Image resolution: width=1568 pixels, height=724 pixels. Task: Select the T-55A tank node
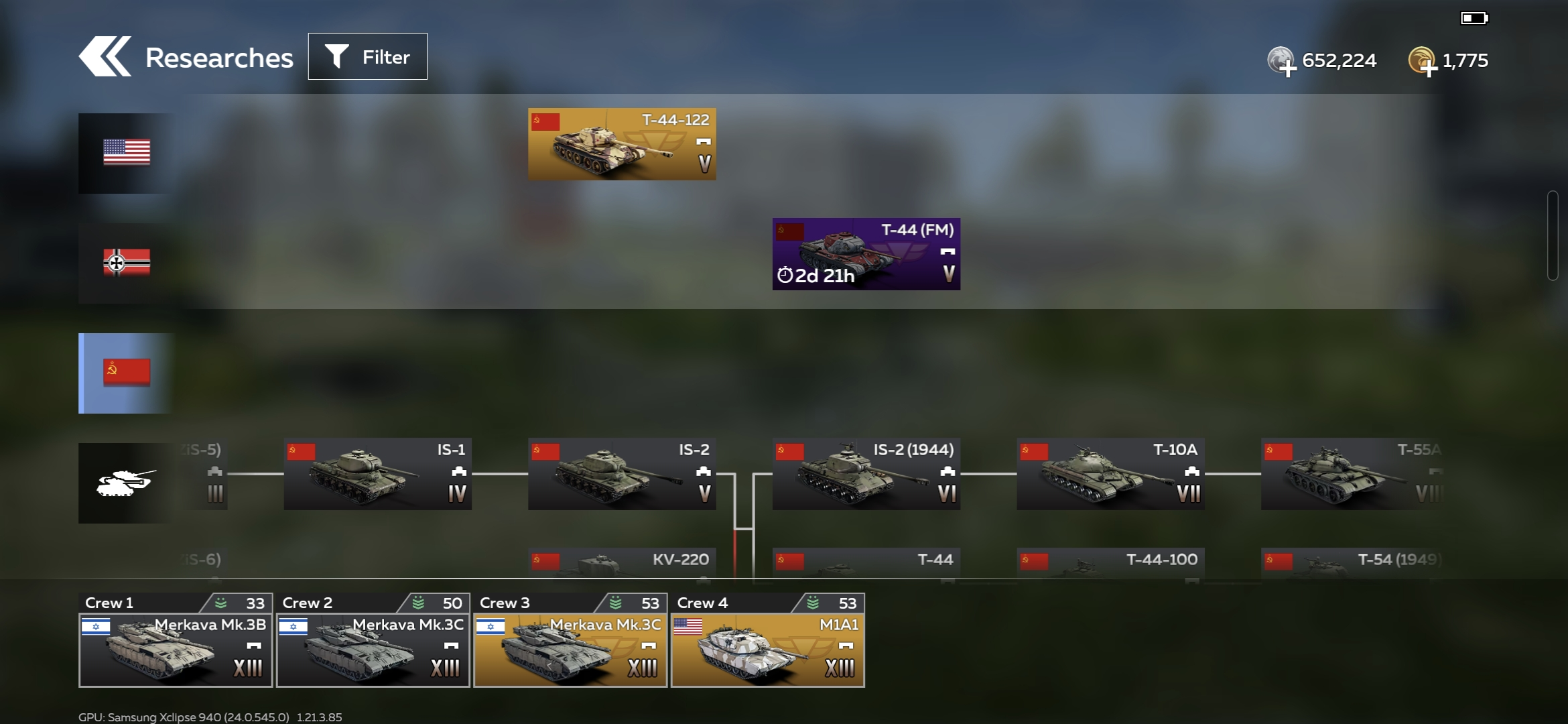click(1350, 474)
